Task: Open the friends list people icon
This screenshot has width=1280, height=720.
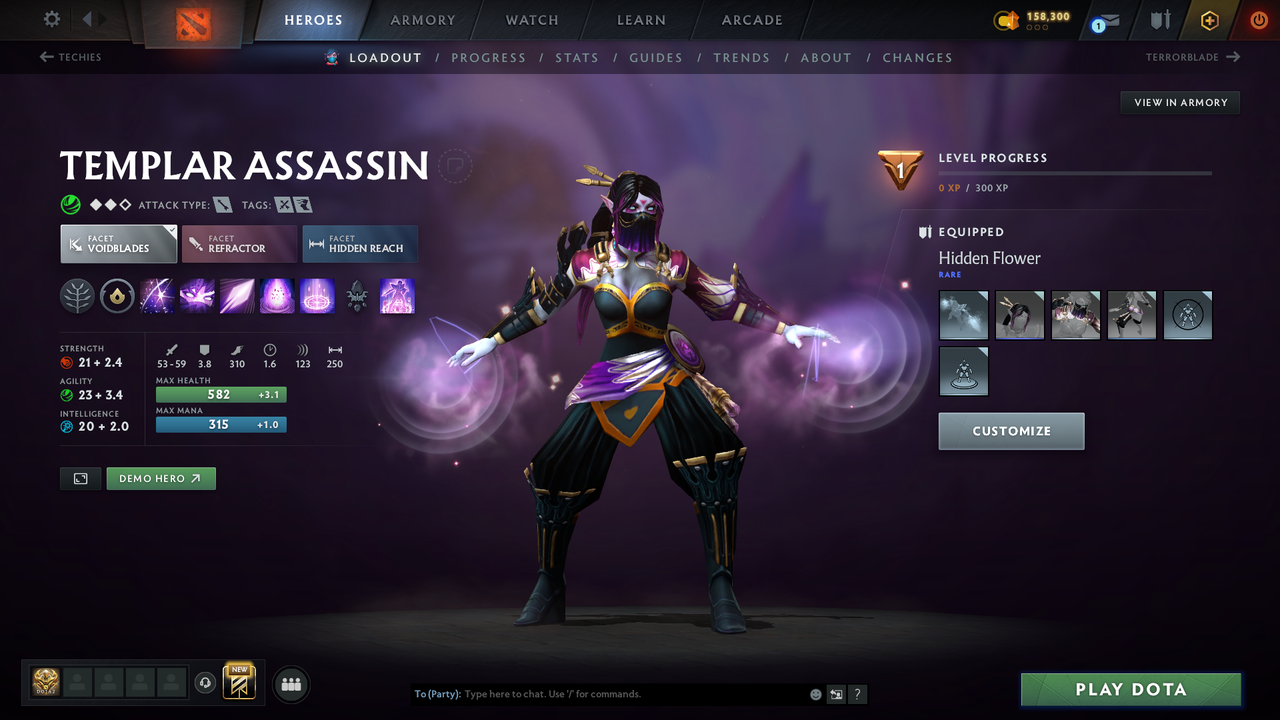Action: (290, 684)
